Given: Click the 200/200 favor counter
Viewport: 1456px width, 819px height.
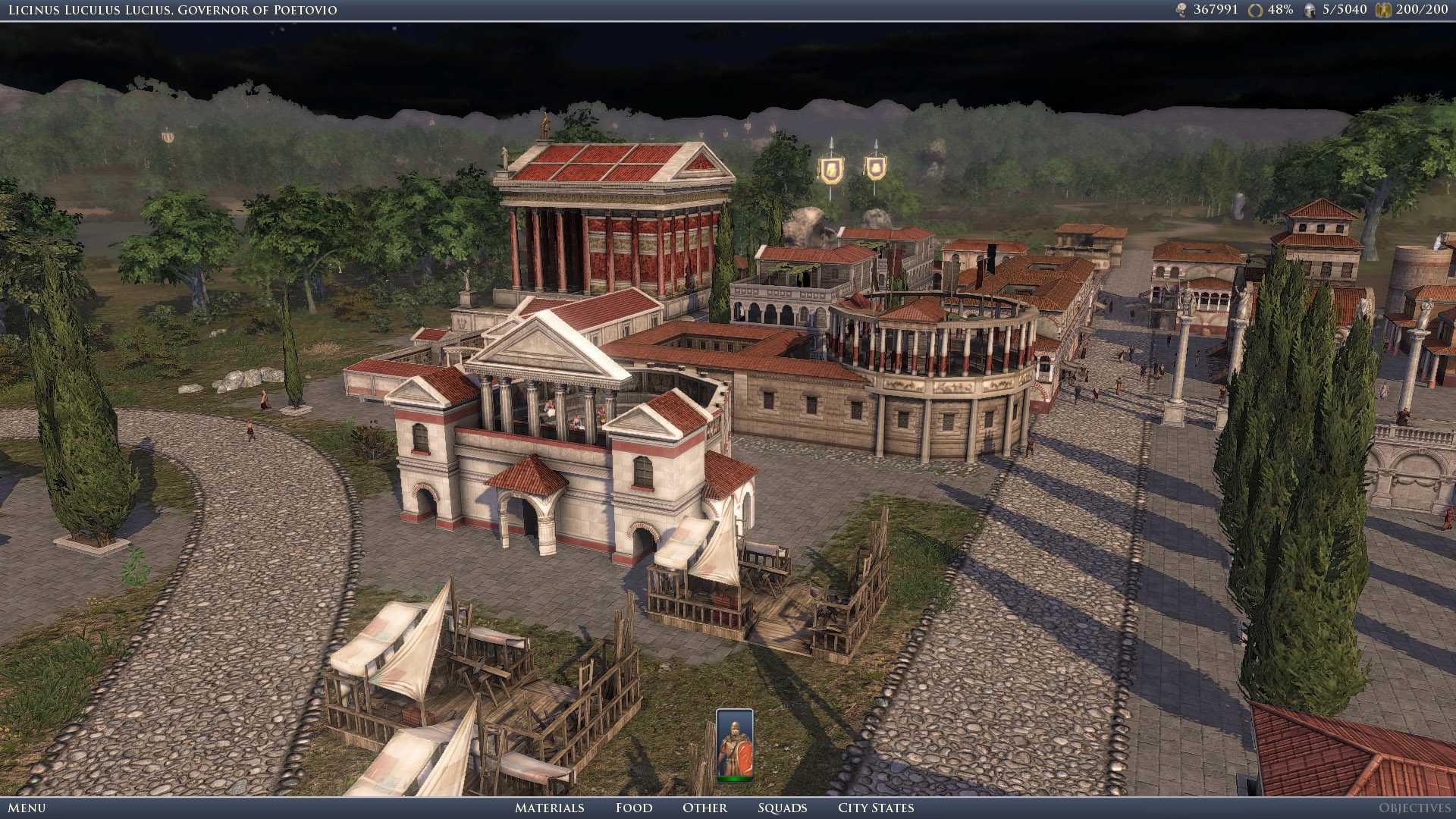Looking at the screenshot, I should point(1422,10).
